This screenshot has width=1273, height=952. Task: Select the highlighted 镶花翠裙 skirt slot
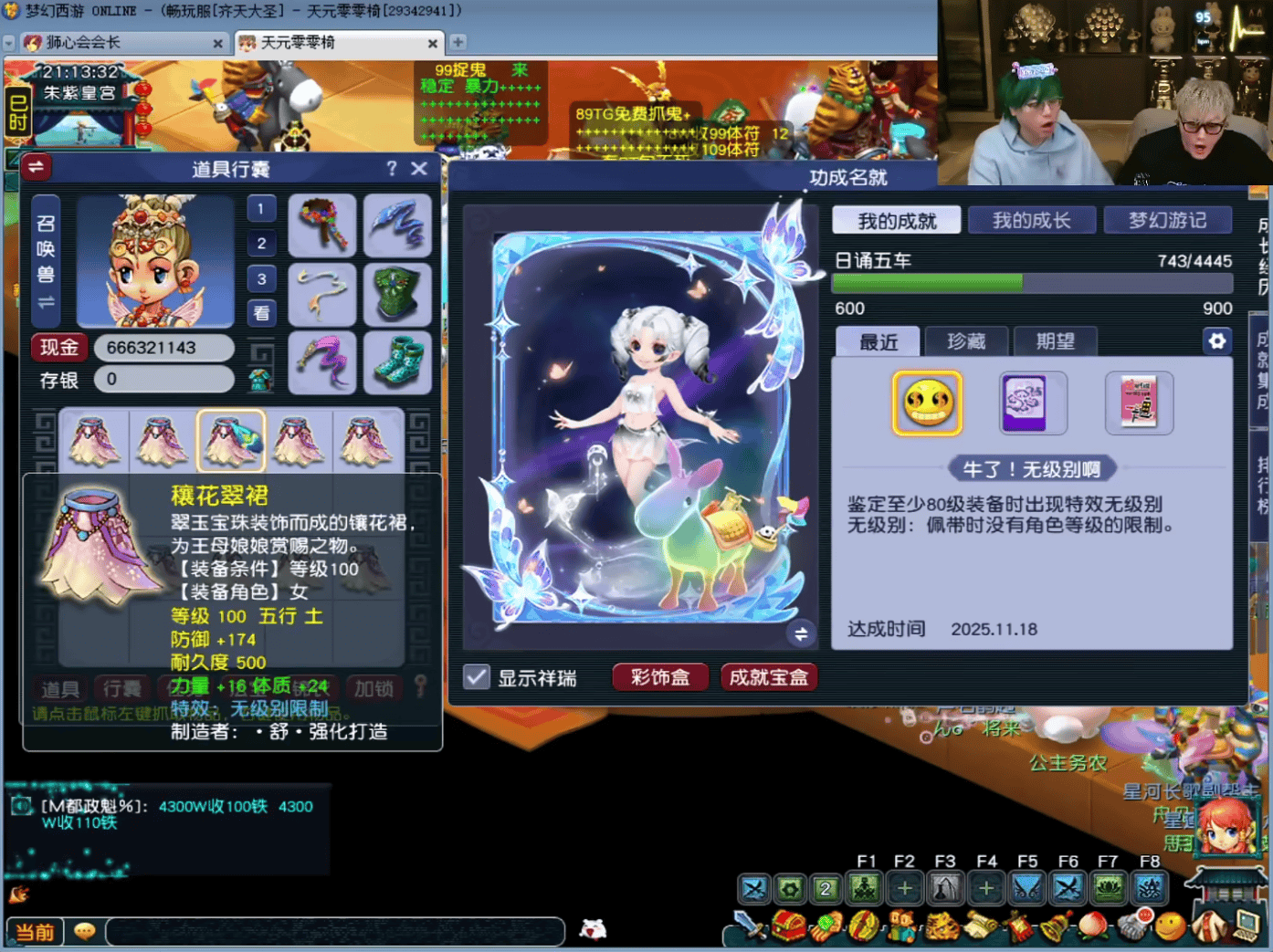[x=231, y=440]
